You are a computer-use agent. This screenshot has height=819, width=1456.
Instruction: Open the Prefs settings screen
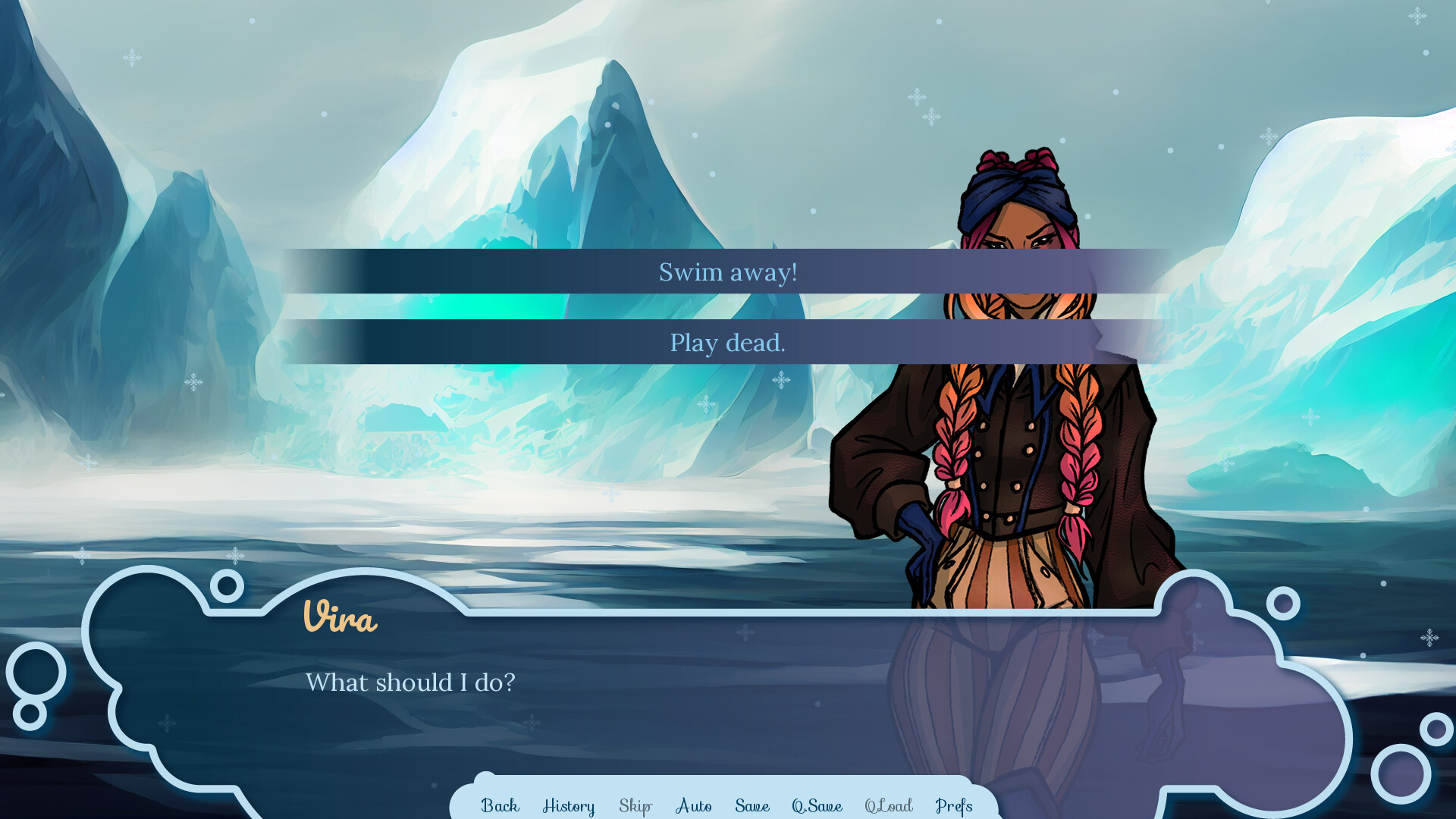tap(955, 806)
